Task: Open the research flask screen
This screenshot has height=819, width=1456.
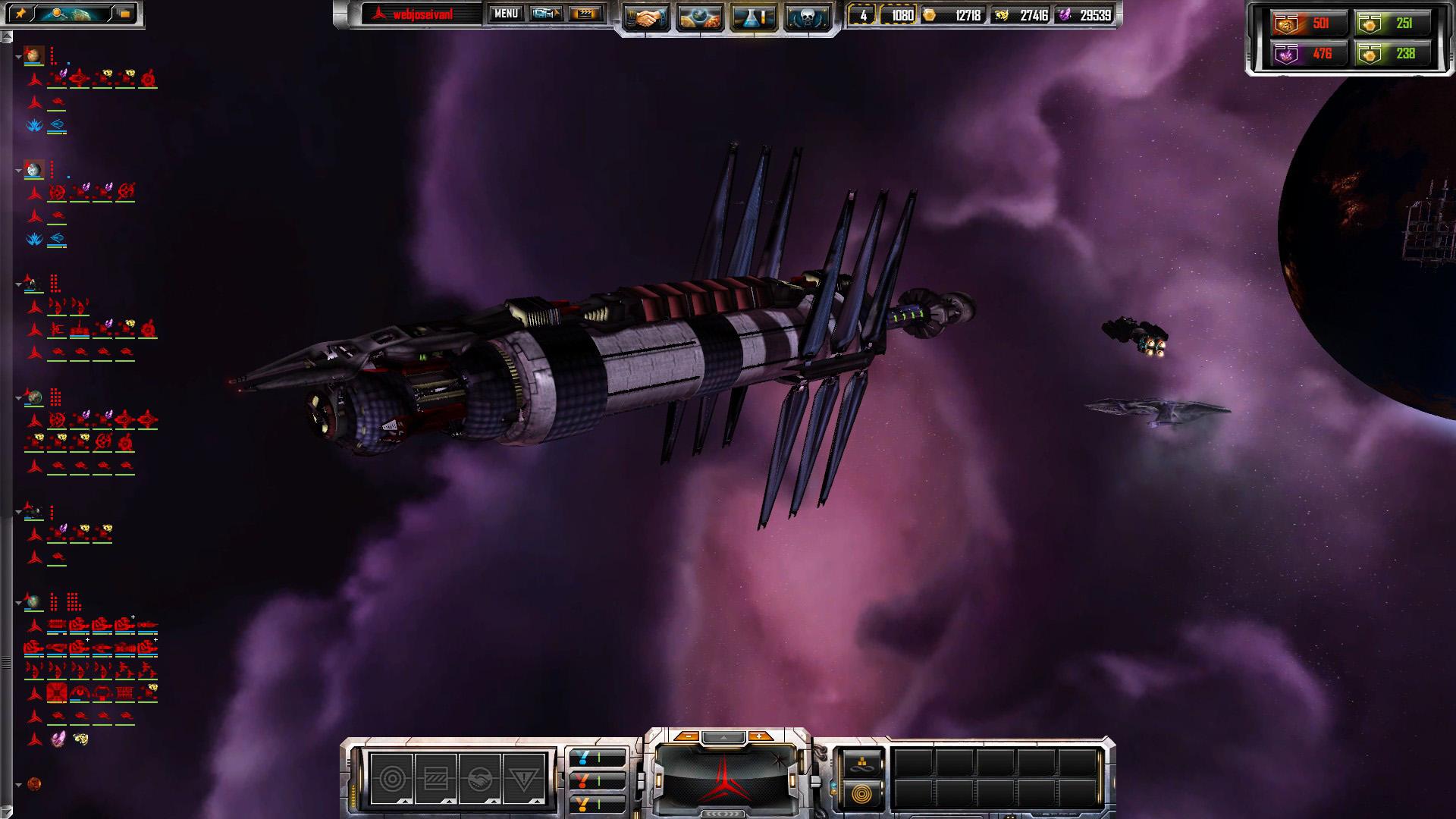Action: [x=754, y=17]
